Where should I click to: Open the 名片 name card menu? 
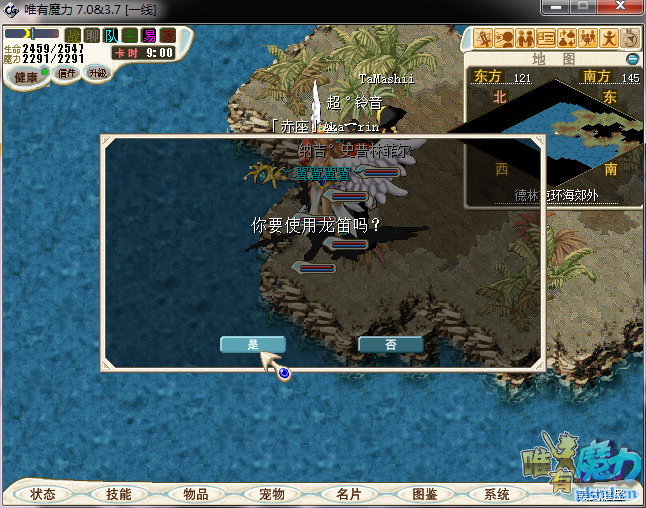point(348,494)
